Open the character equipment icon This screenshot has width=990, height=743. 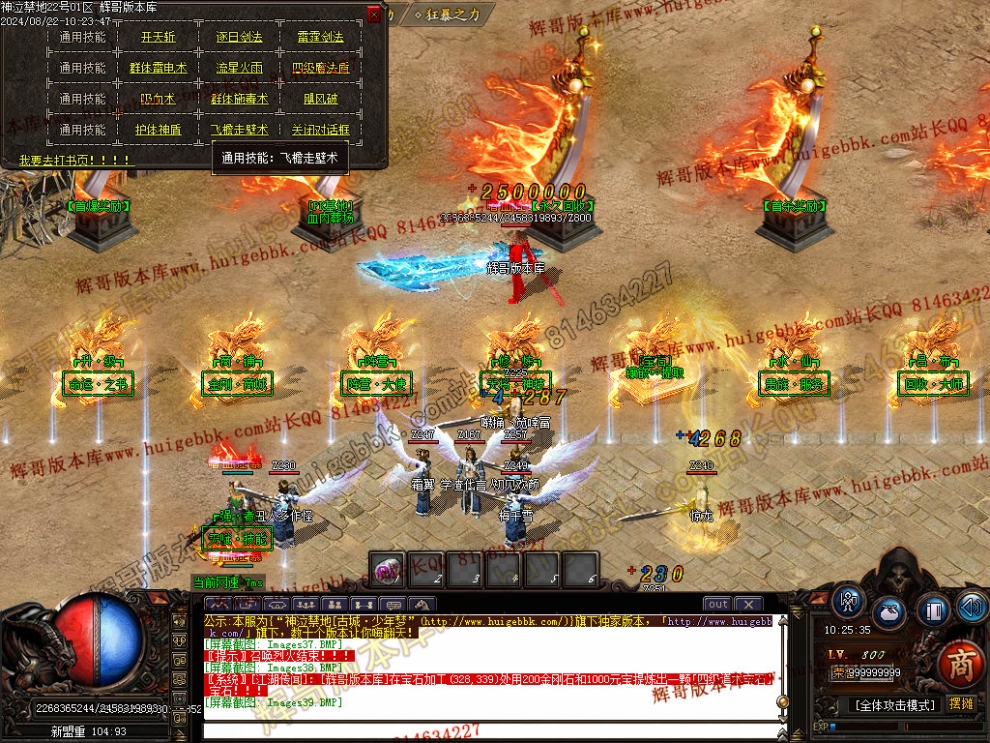[849, 602]
